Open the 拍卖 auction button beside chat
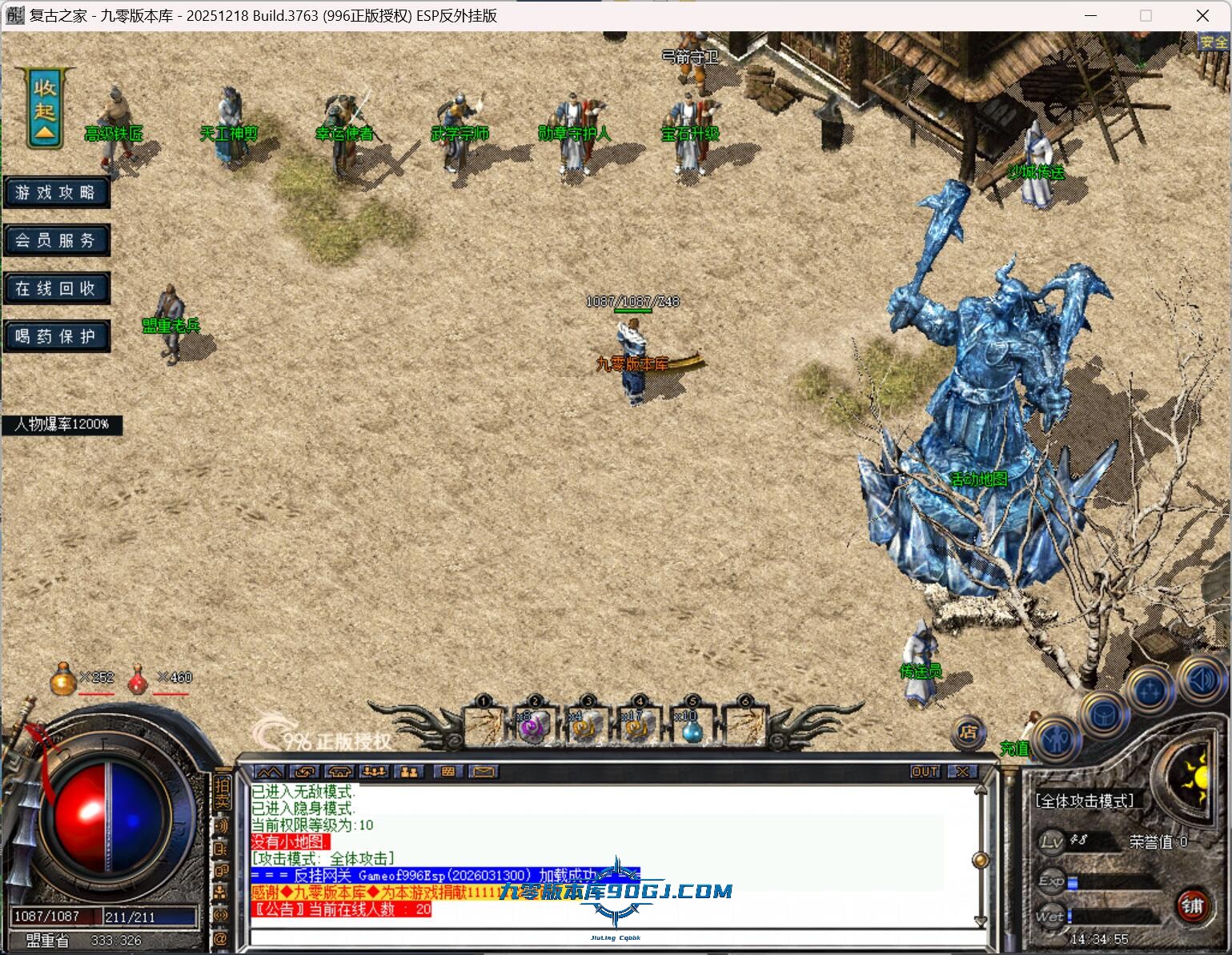This screenshot has width=1232, height=955. pyautogui.click(x=222, y=792)
